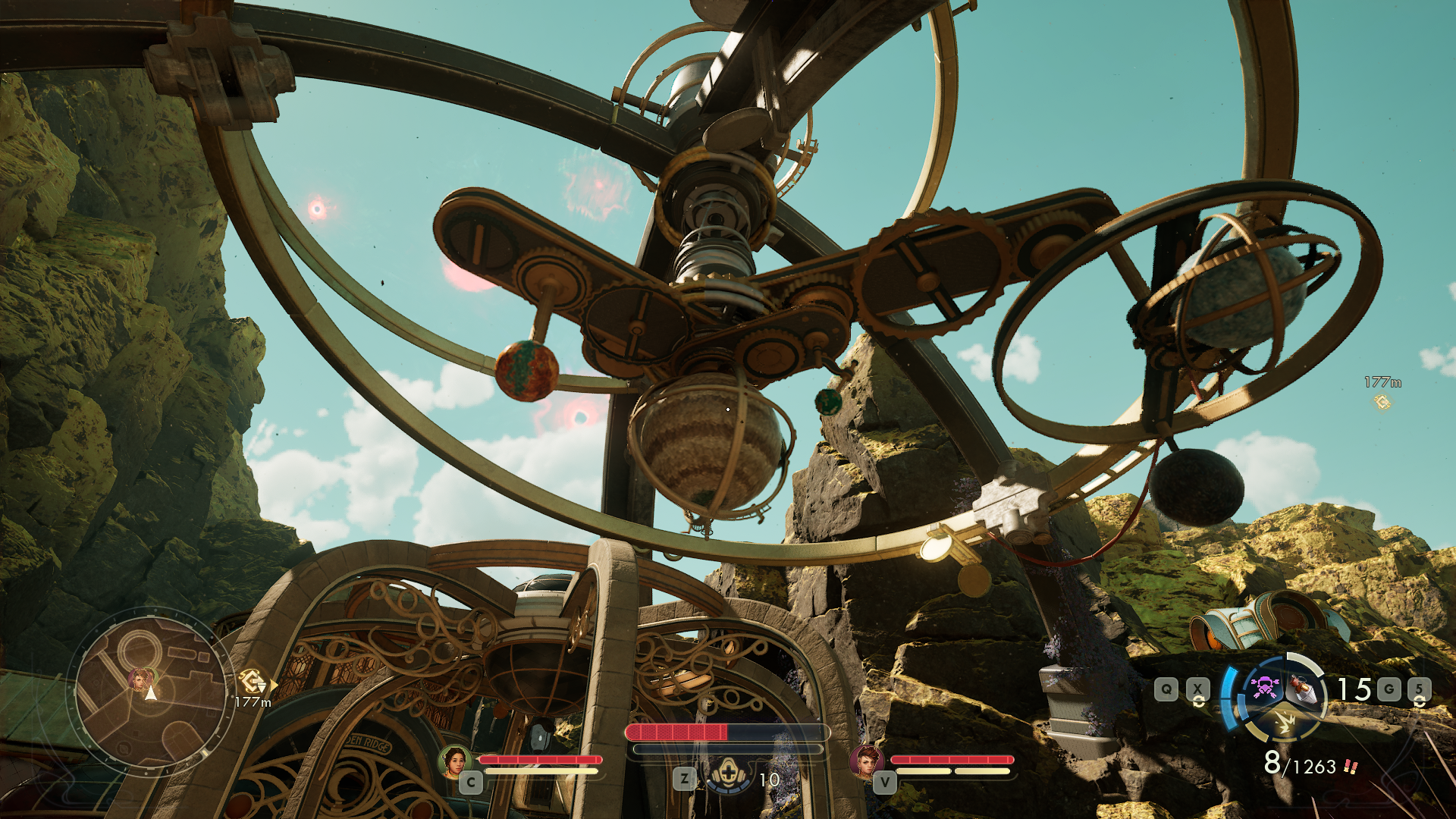Click the red shotgun shell ammo icon
This screenshot has width=1456, height=819.
point(1351,767)
